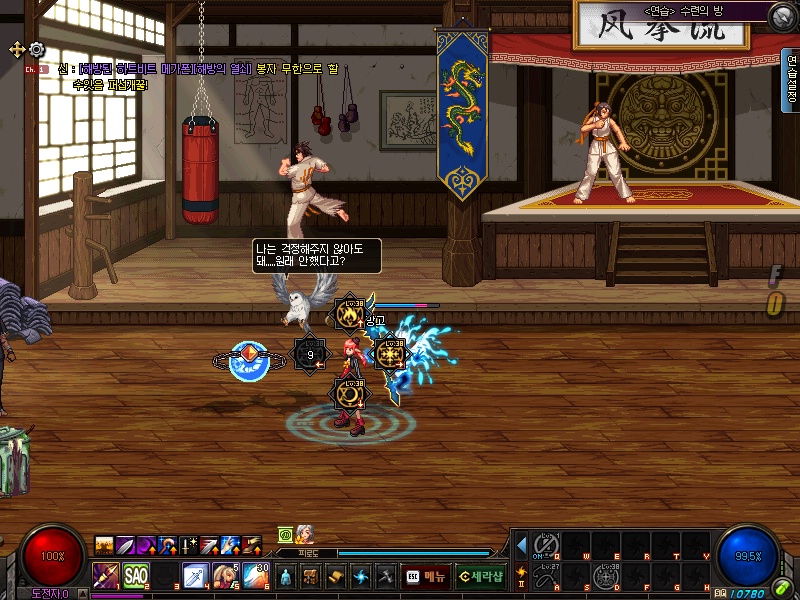
Task: Use the sword card in quick slot 4
Action: pyautogui.click(x=196, y=576)
